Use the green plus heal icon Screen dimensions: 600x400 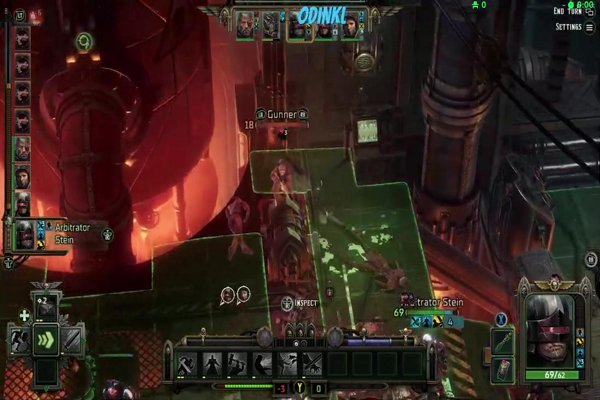(23, 316)
